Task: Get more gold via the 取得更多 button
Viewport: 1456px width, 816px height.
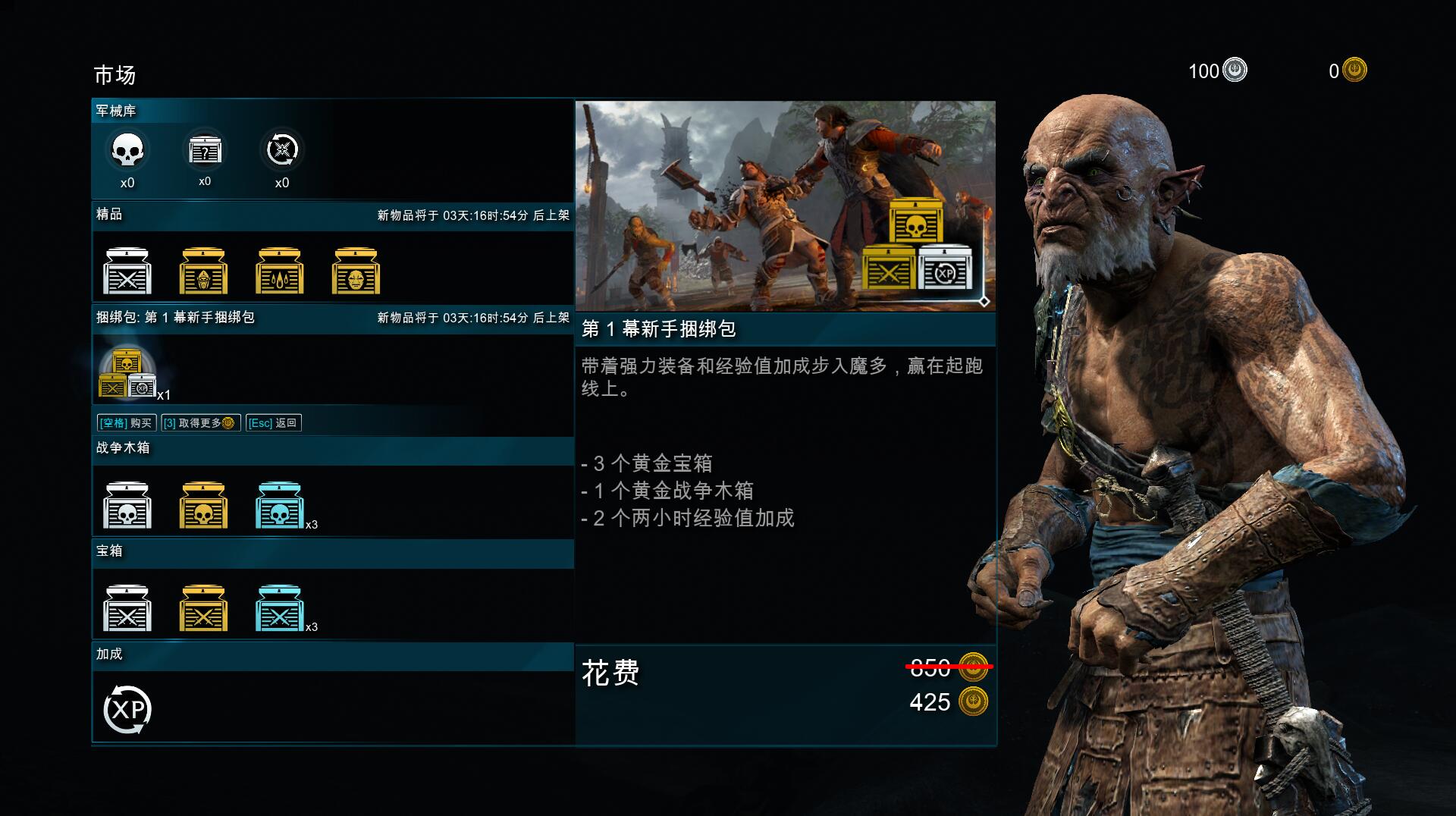Action: click(x=200, y=423)
